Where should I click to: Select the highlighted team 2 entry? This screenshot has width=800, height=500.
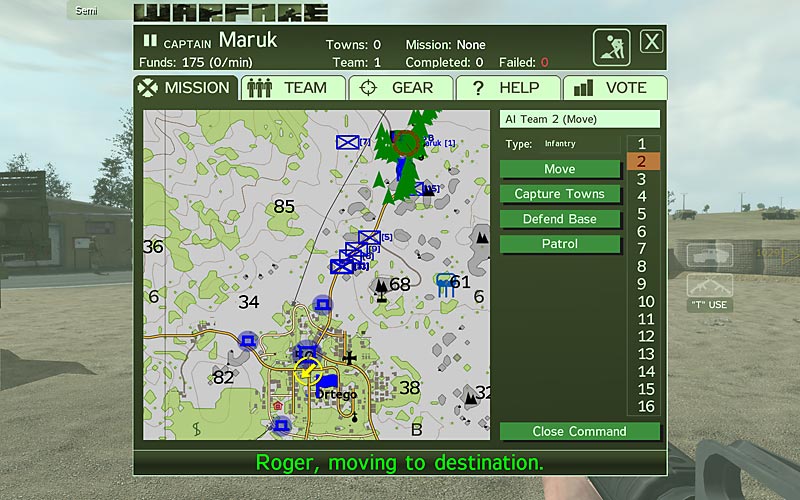(x=642, y=161)
